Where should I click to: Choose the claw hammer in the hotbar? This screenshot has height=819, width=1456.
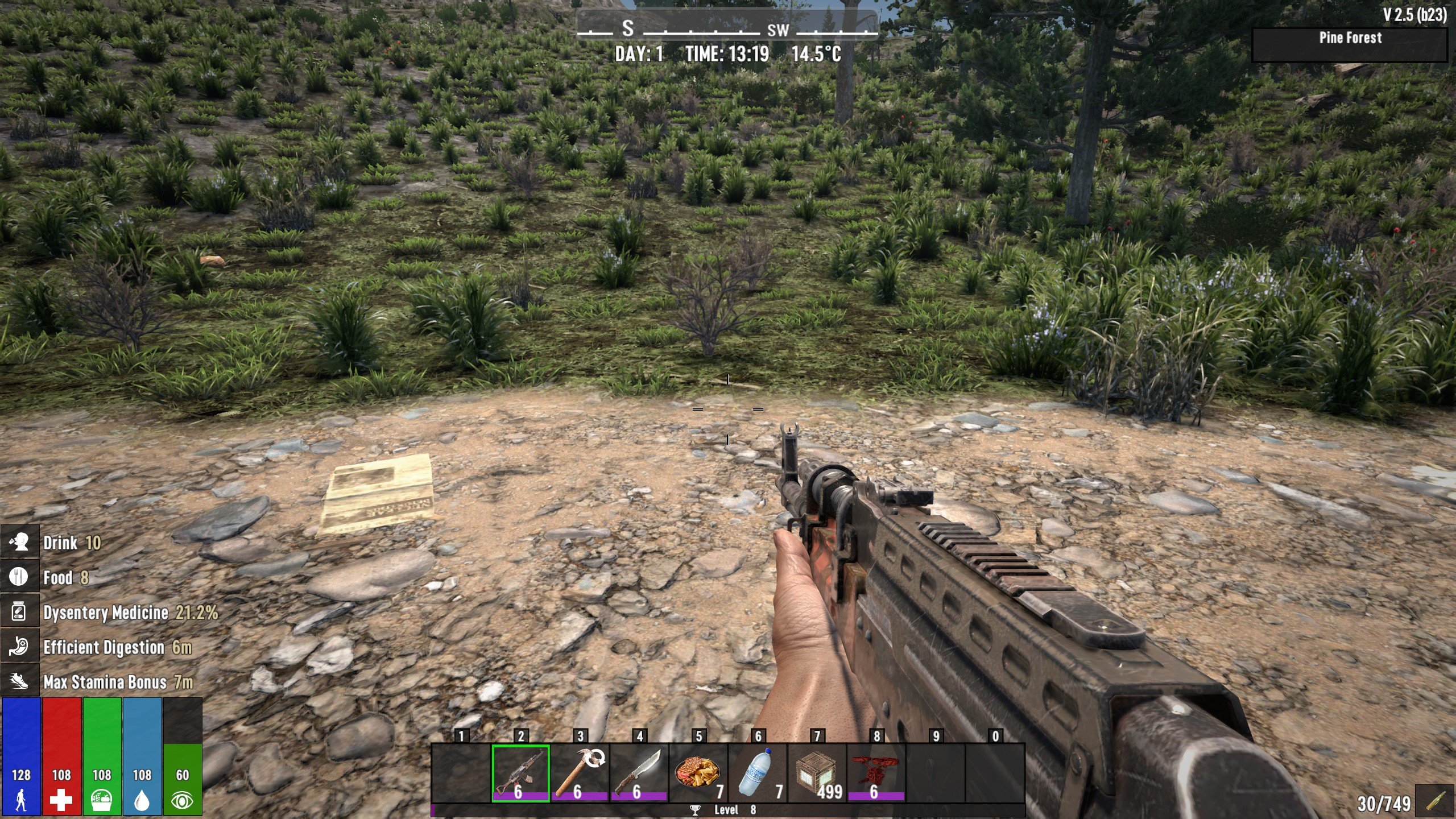(x=580, y=773)
